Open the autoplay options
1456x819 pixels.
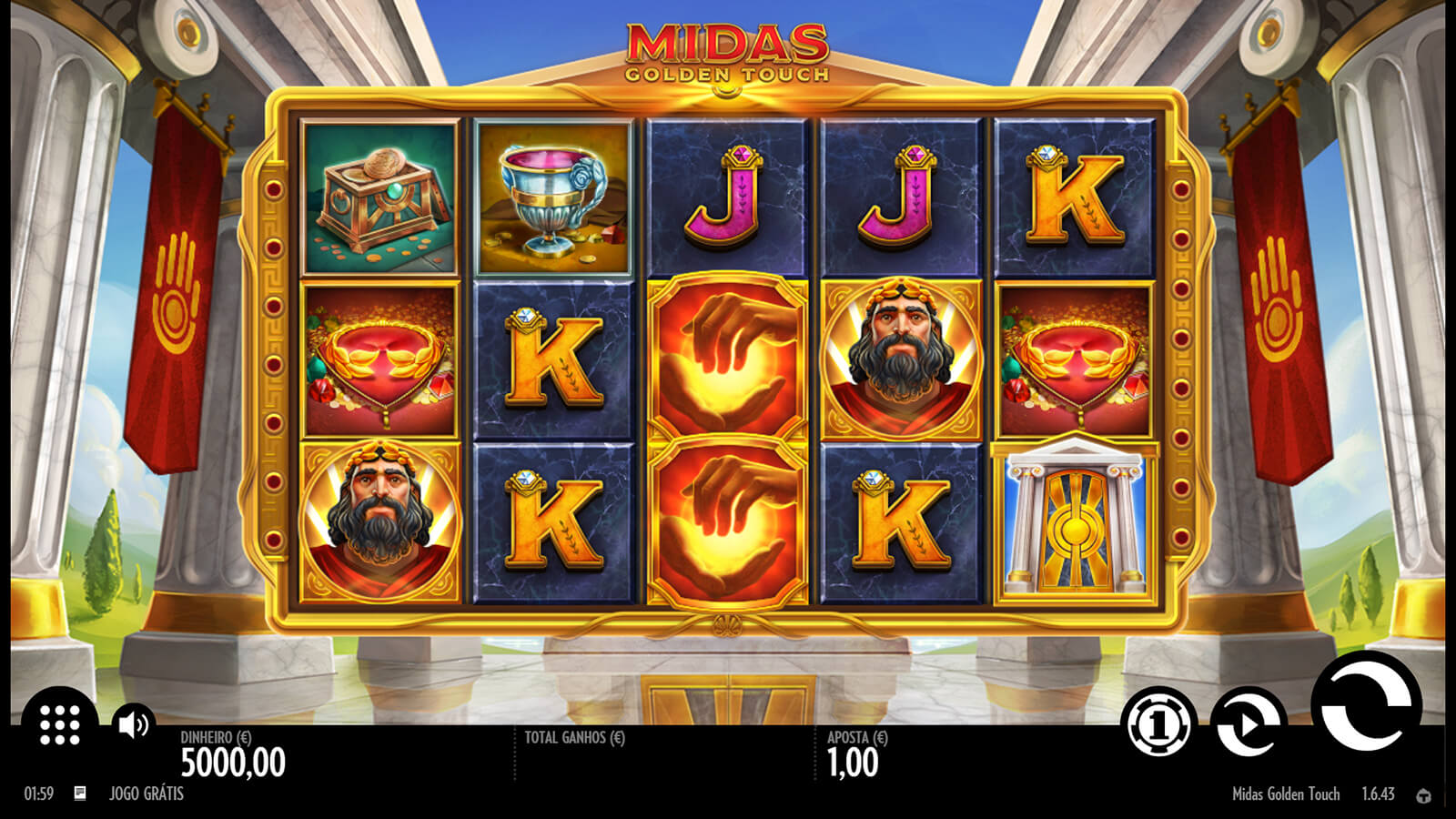pos(1249,724)
